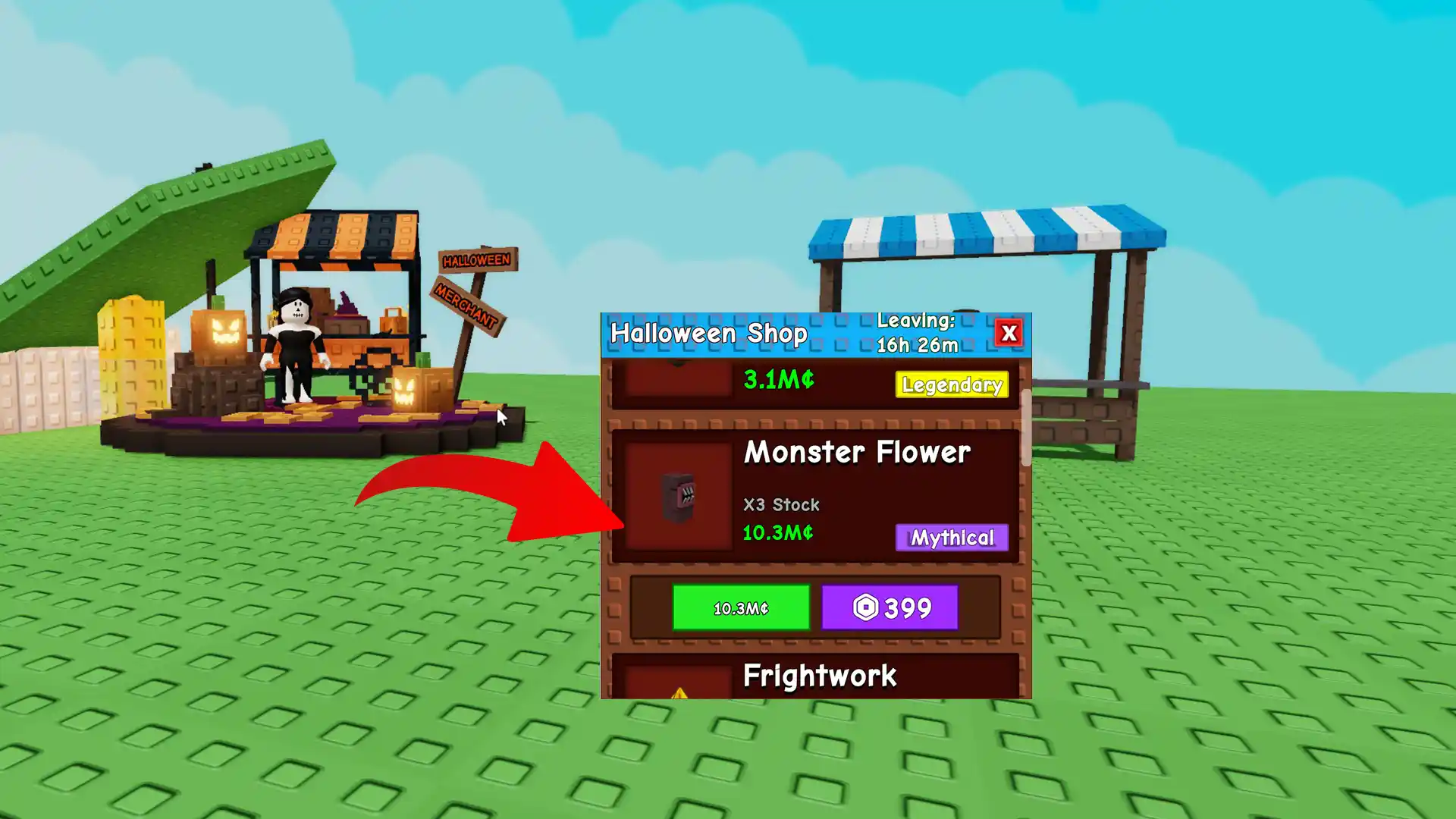Viewport: 1456px width, 819px height.
Task: Select the Frightwork item name
Action: point(819,675)
